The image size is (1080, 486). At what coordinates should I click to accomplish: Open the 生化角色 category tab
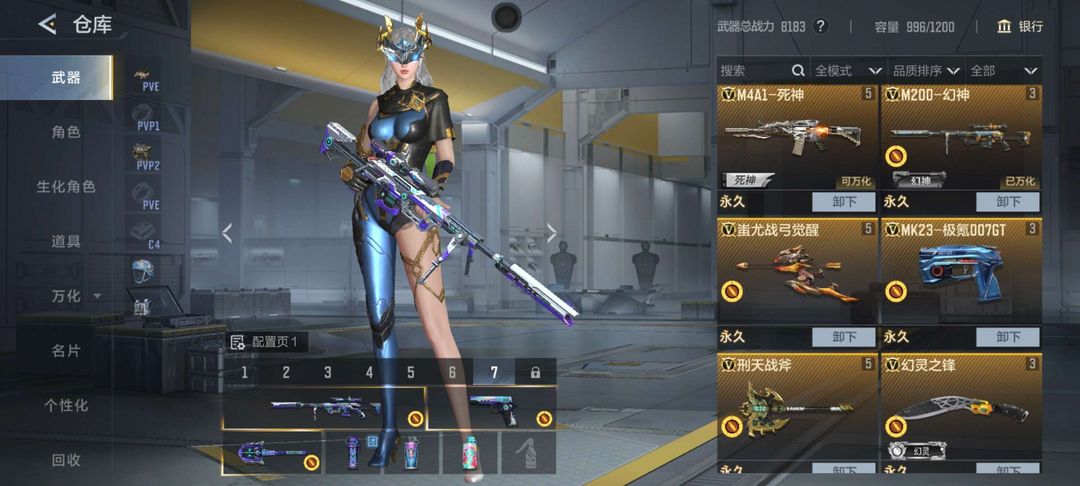coord(66,187)
